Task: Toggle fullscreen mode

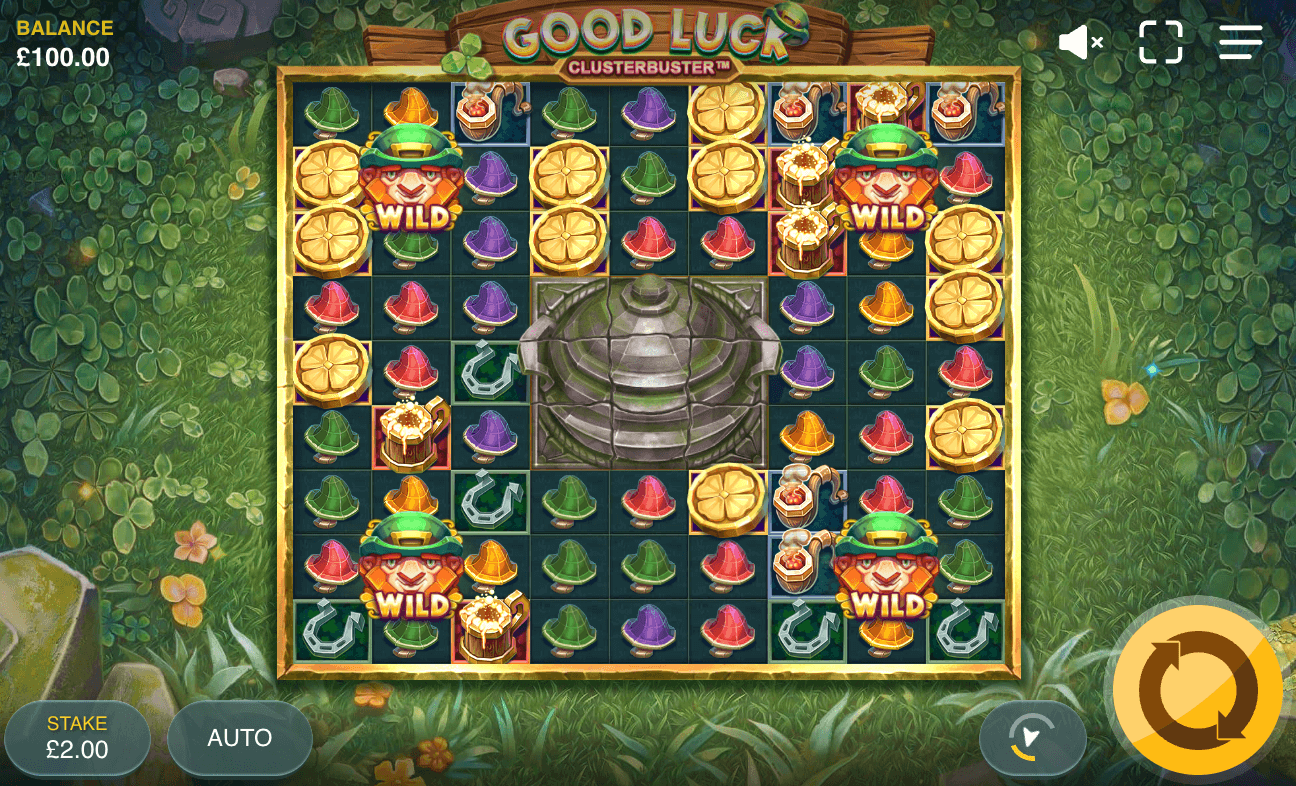Action: click(x=1160, y=42)
